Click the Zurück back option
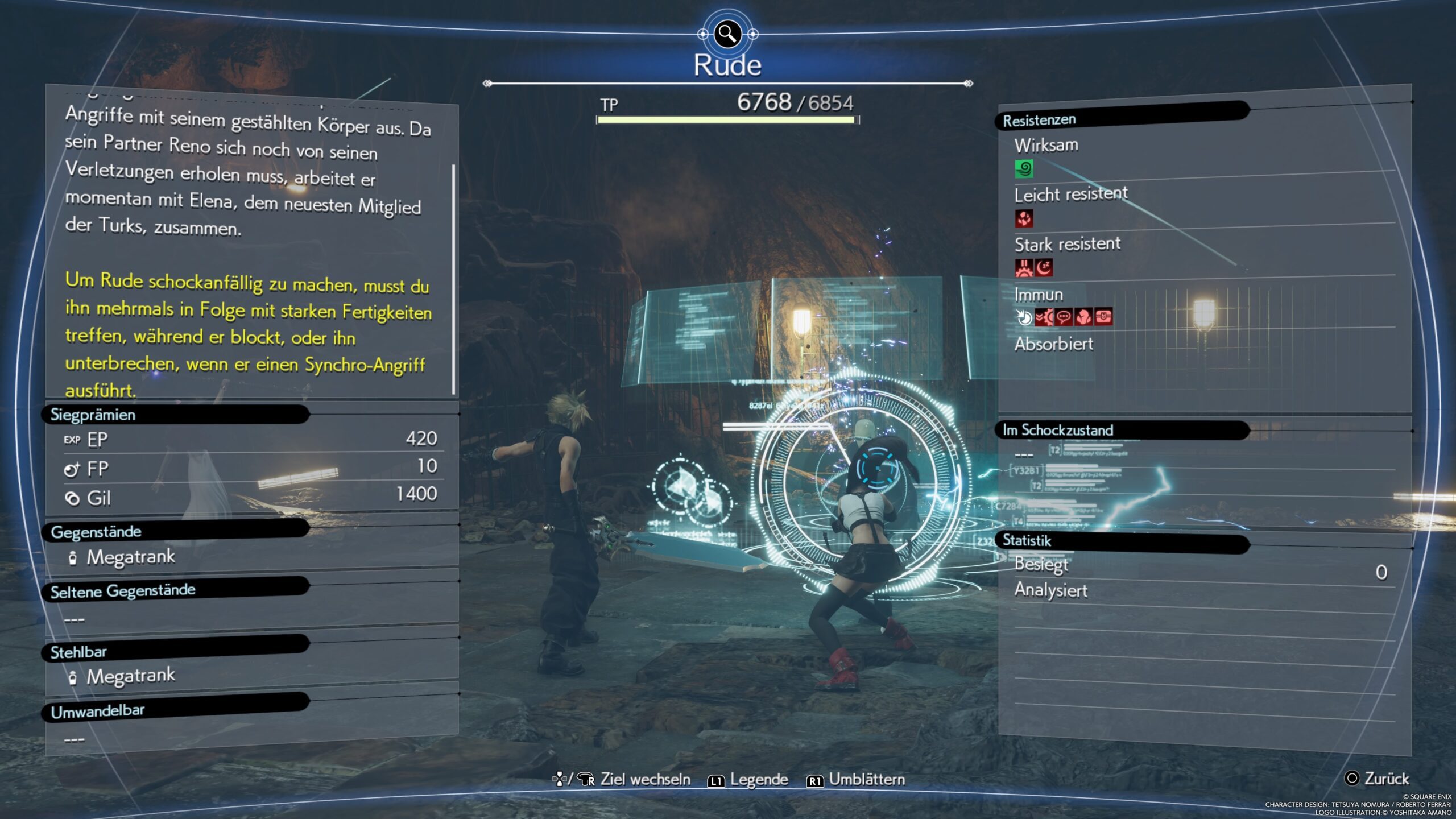This screenshot has height=819, width=1456. [1377, 778]
